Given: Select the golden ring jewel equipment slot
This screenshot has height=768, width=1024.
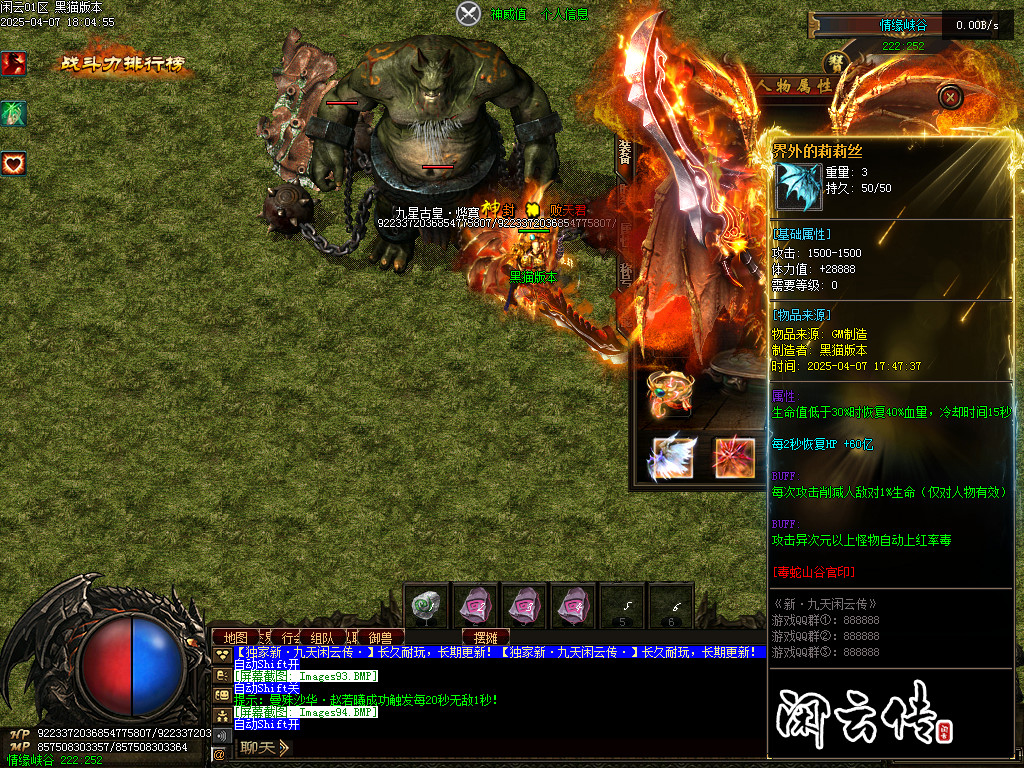Looking at the screenshot, I should tap(668, 393).
